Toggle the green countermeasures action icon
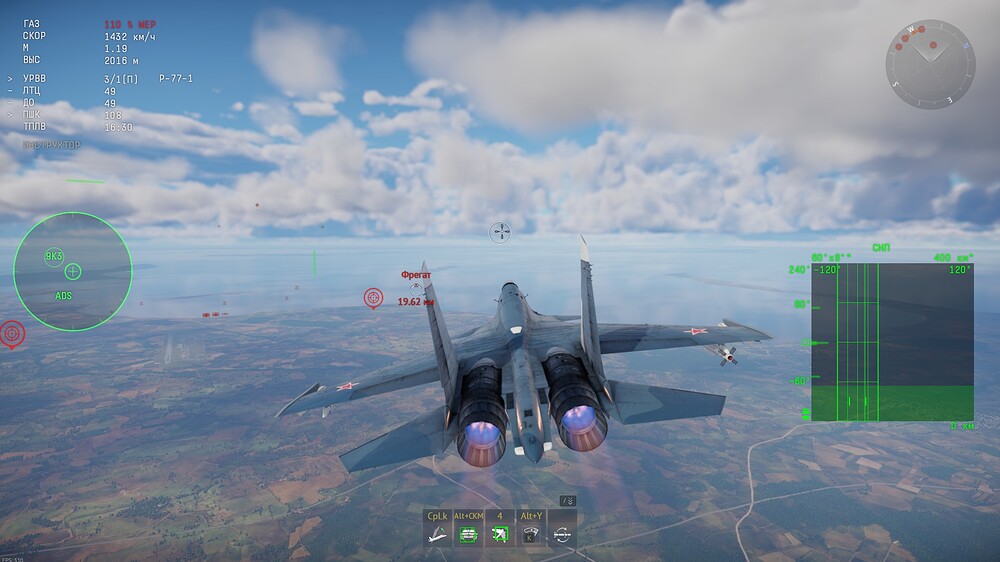 click(x=468, y=535)
